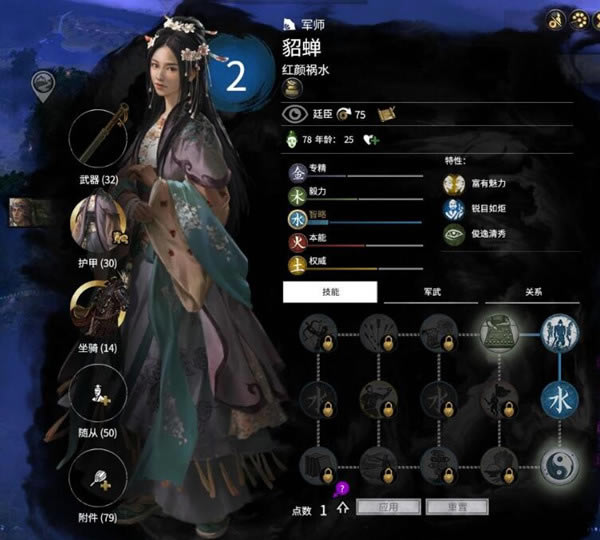Image resolution: width=600 pixels, height=540 pixels.
Task: Open the 军武 tab
Action: pos(431,292)
